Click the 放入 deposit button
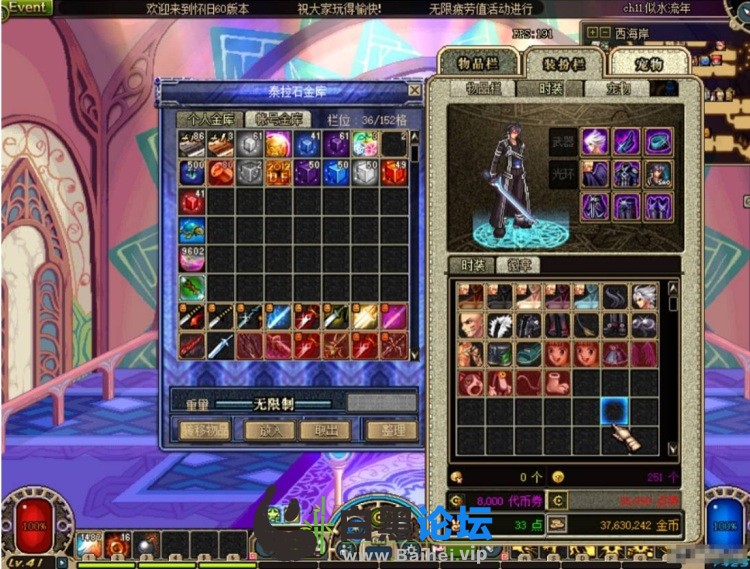750x569 pixels. click(x=270, y=430)
